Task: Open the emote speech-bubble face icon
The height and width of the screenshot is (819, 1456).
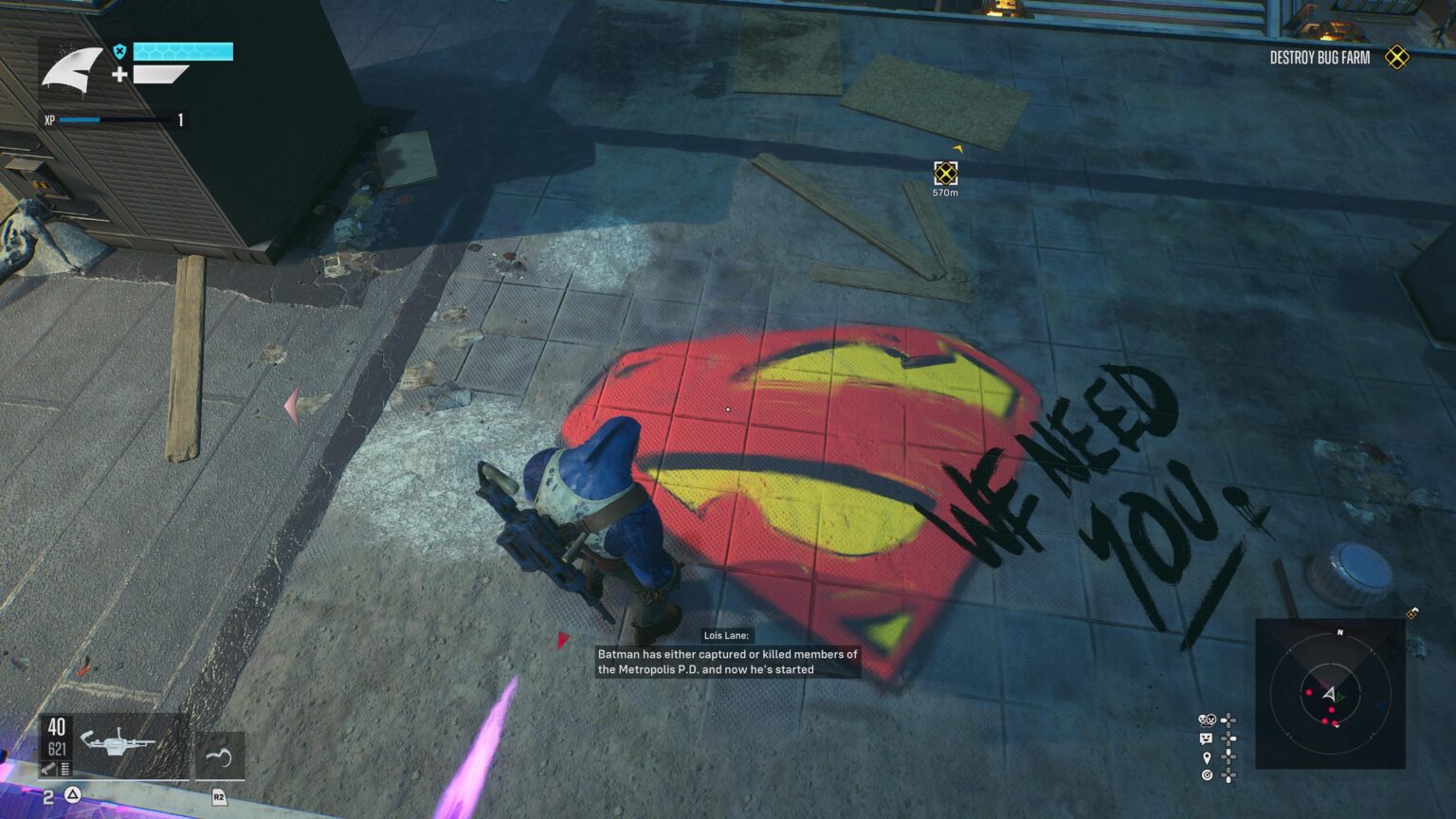Action: [x=1206, y=738]
